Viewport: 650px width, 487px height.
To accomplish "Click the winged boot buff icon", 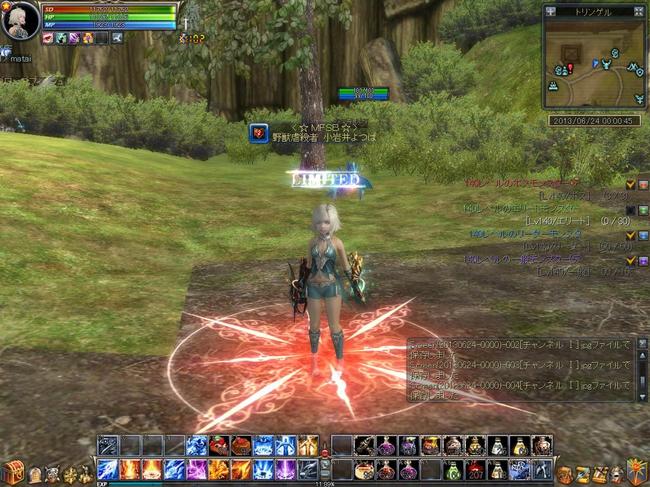I will pos(117,38).
